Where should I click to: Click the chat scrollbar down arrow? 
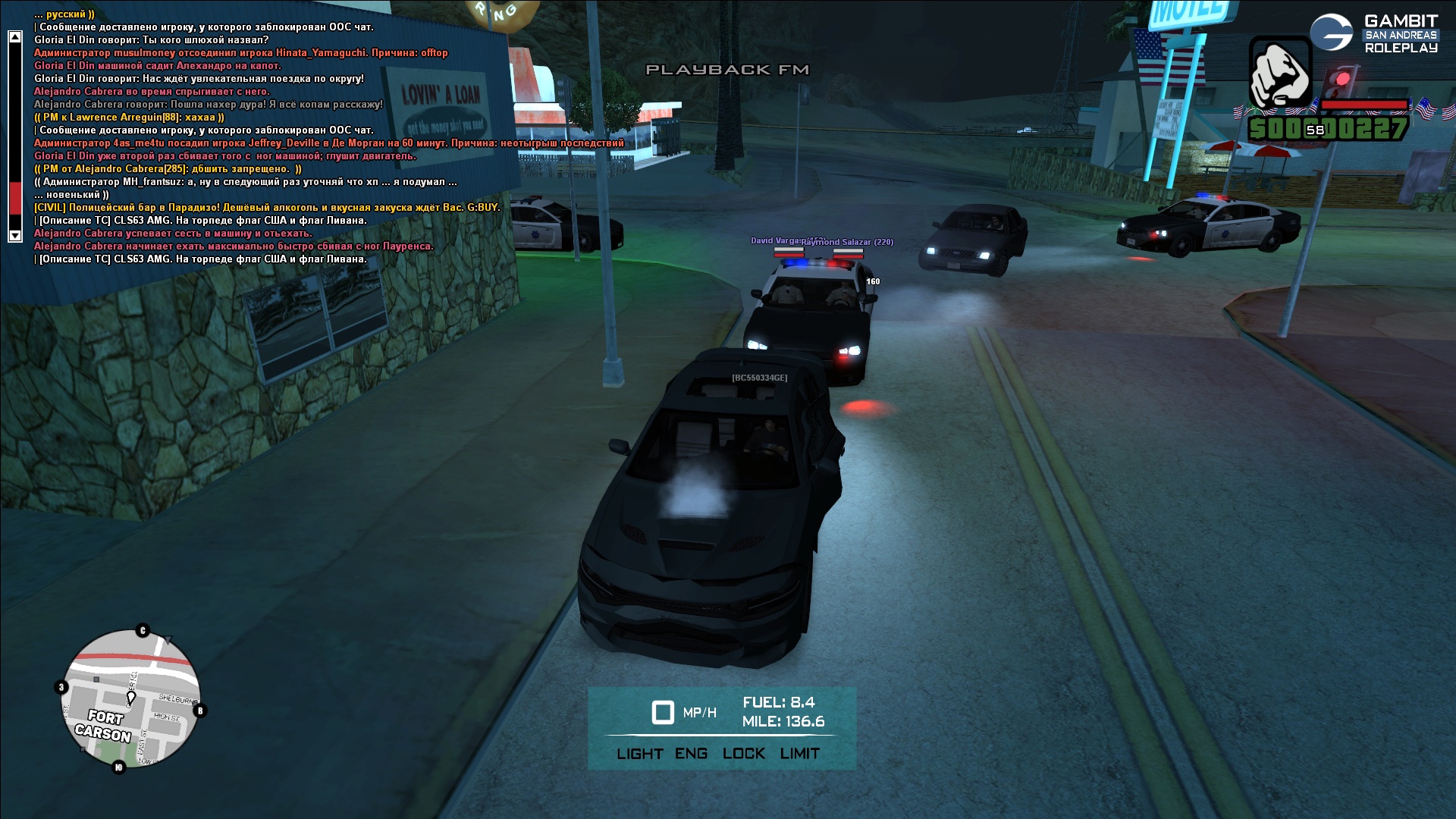click(x=14, y=235)
